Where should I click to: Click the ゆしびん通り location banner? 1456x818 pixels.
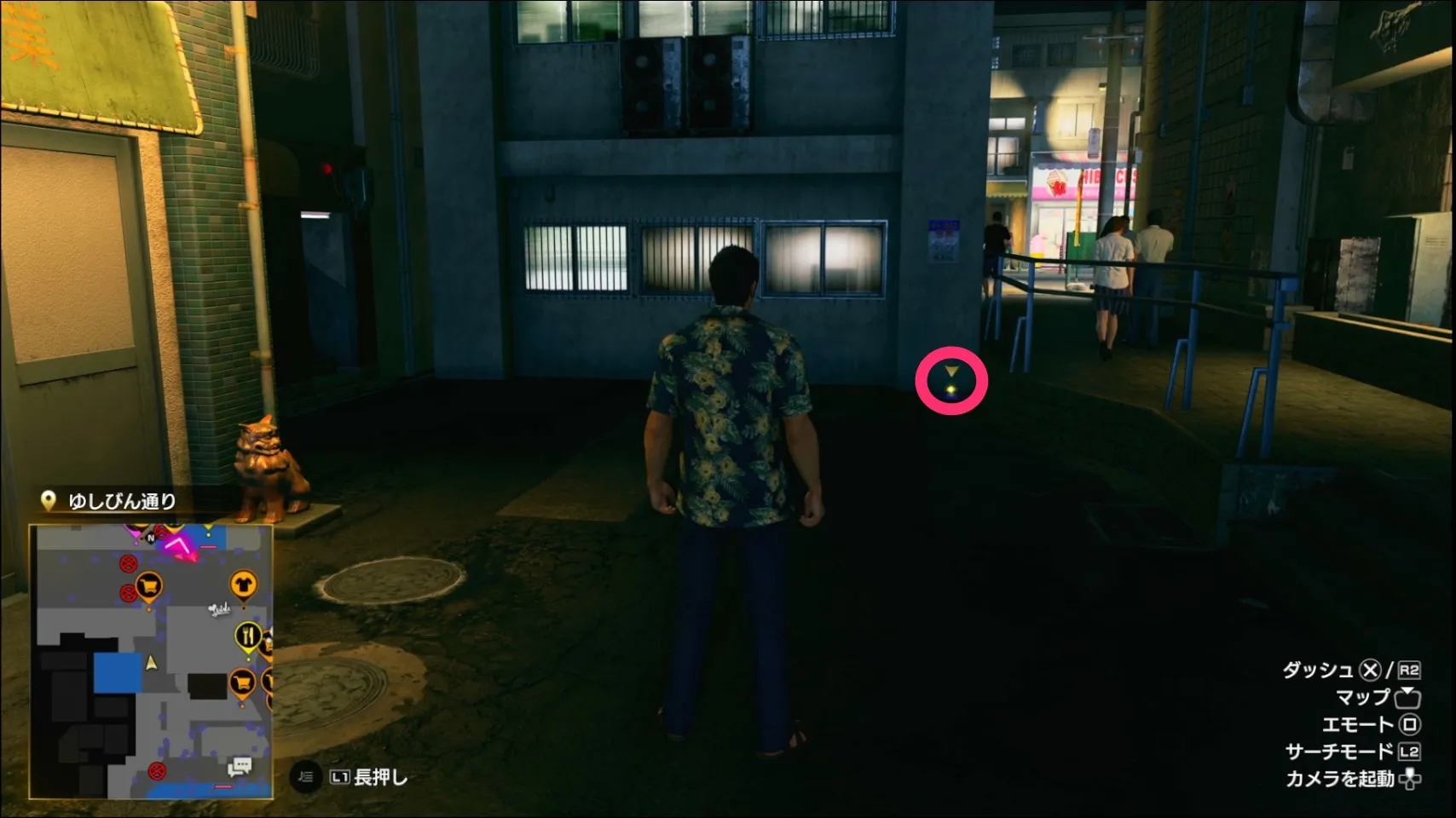point(124,502)
